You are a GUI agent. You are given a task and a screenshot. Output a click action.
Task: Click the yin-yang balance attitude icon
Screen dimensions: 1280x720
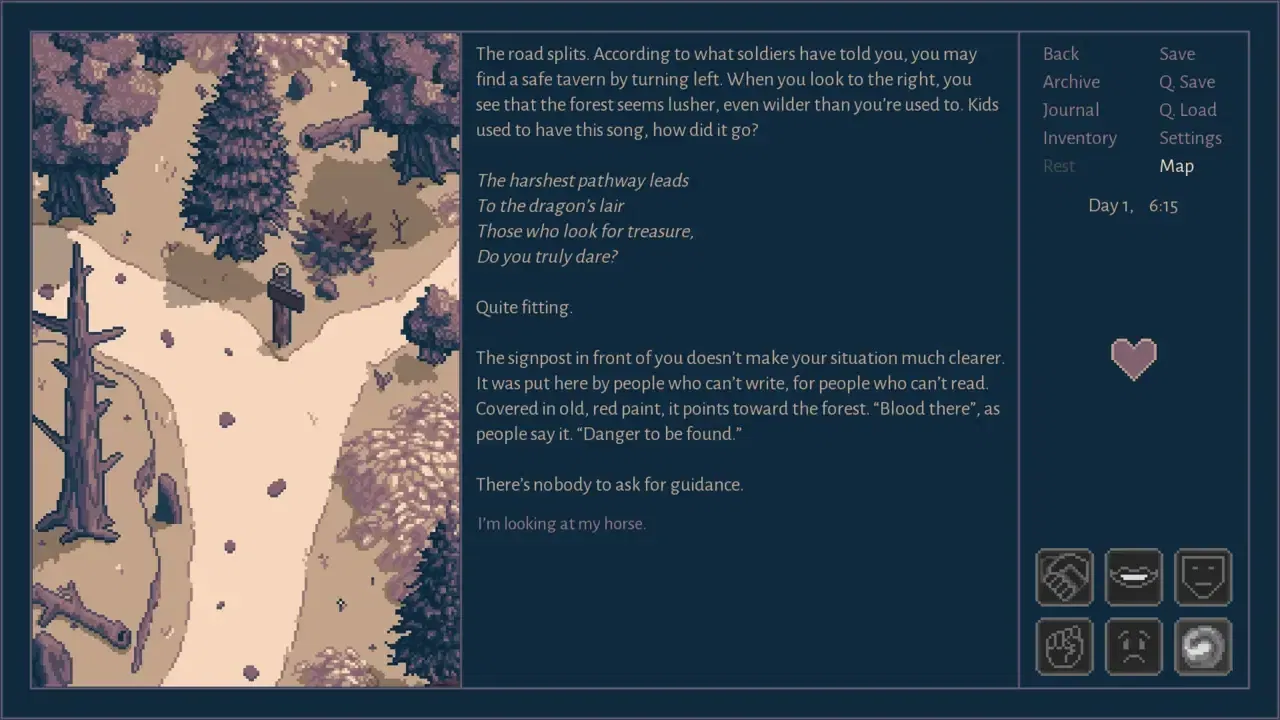click(x=1203, y=646)
